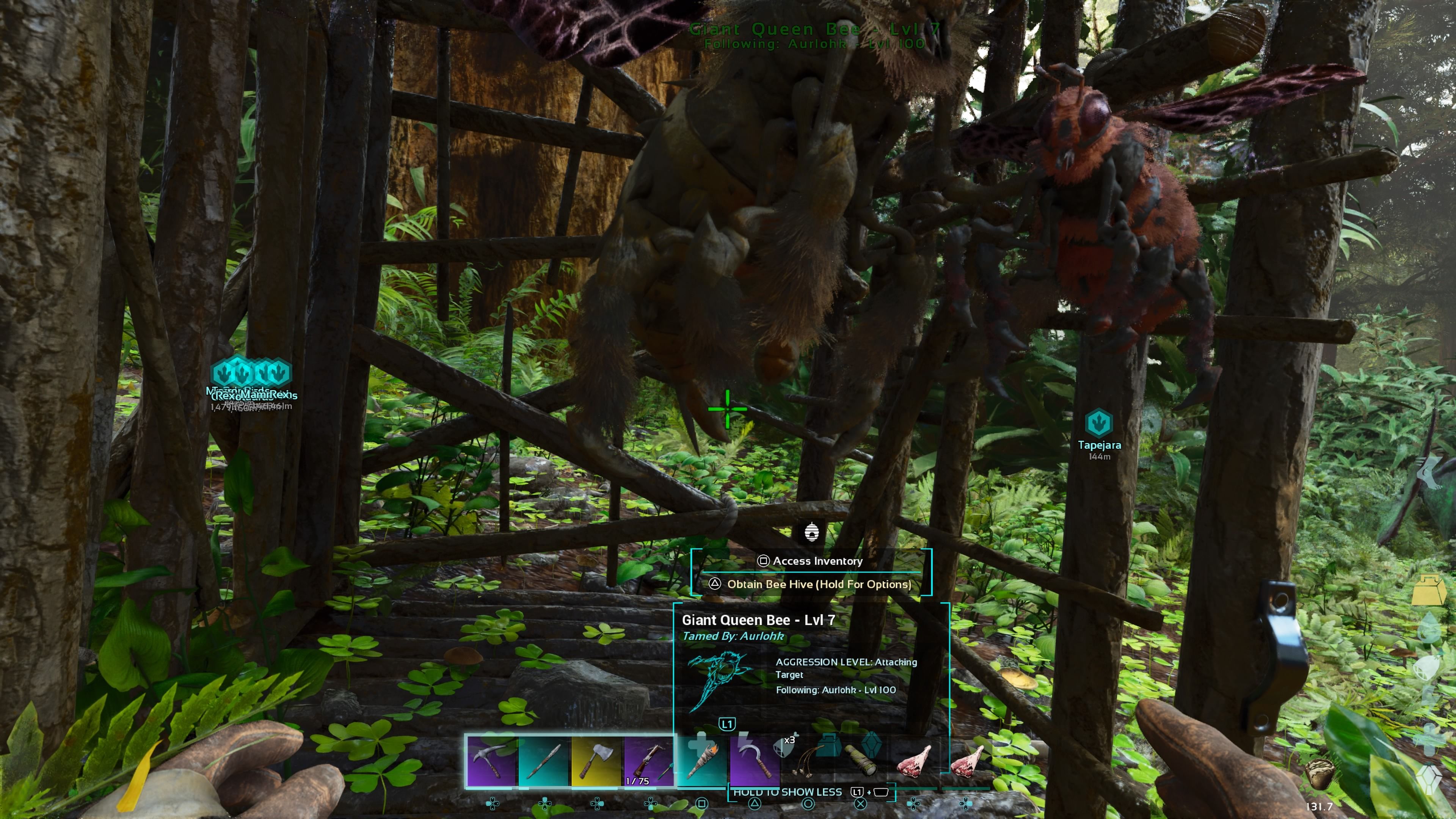The height and width of the screenshot is (819, 1456).
Task: Select the crossbow slot showing 1/75
Action: click(649, 760)
